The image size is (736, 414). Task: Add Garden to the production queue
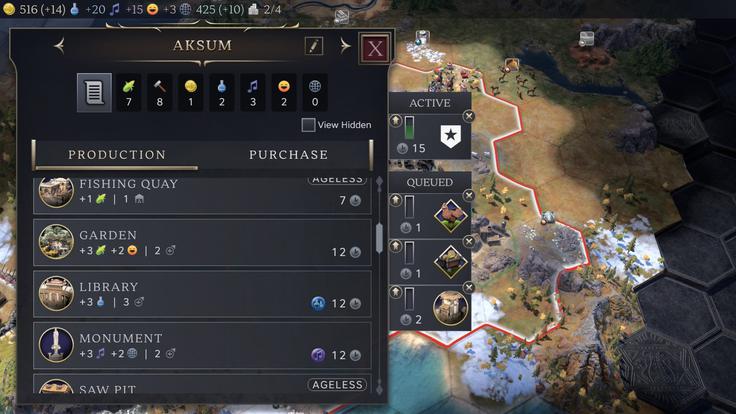pos(202,243)
